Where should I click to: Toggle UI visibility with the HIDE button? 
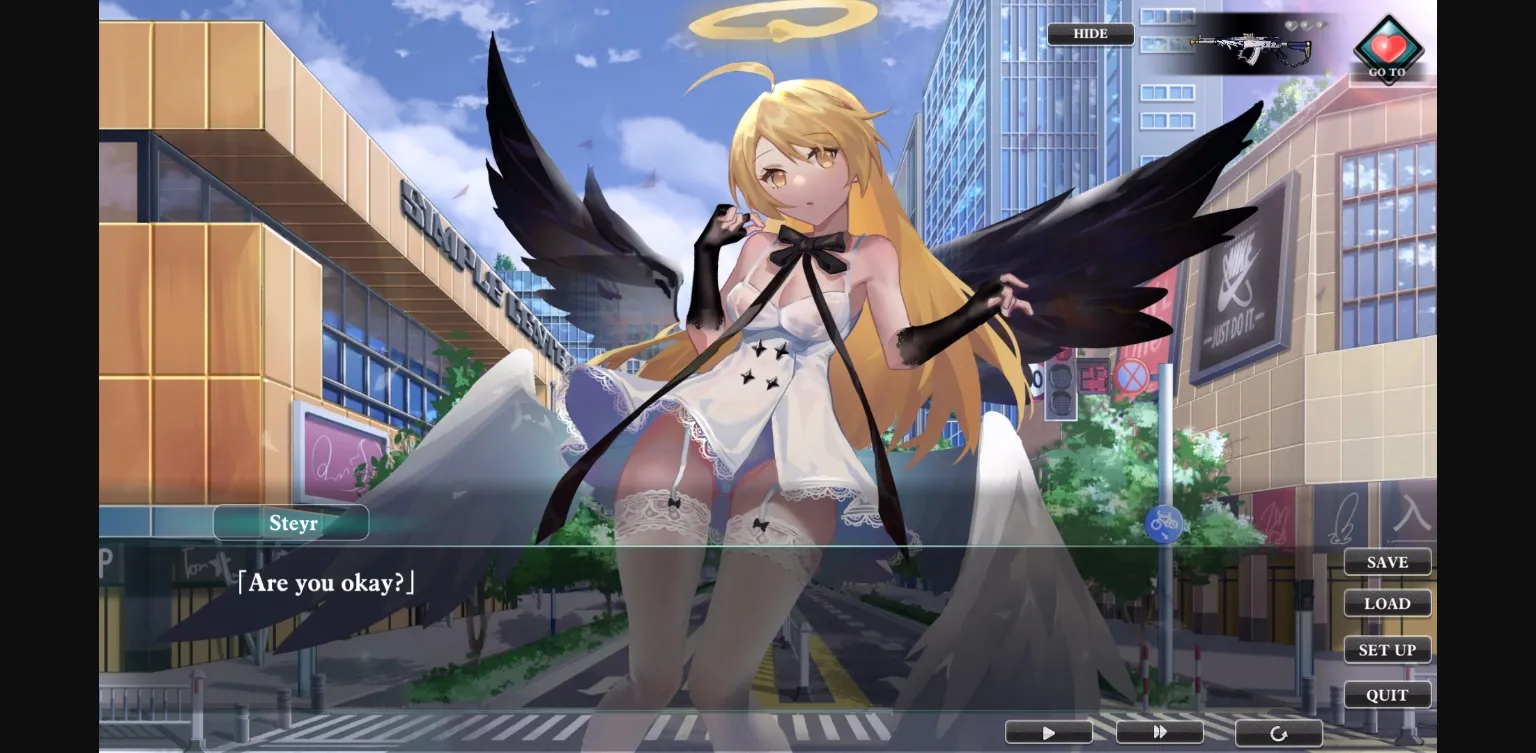tap(1090, 33)
